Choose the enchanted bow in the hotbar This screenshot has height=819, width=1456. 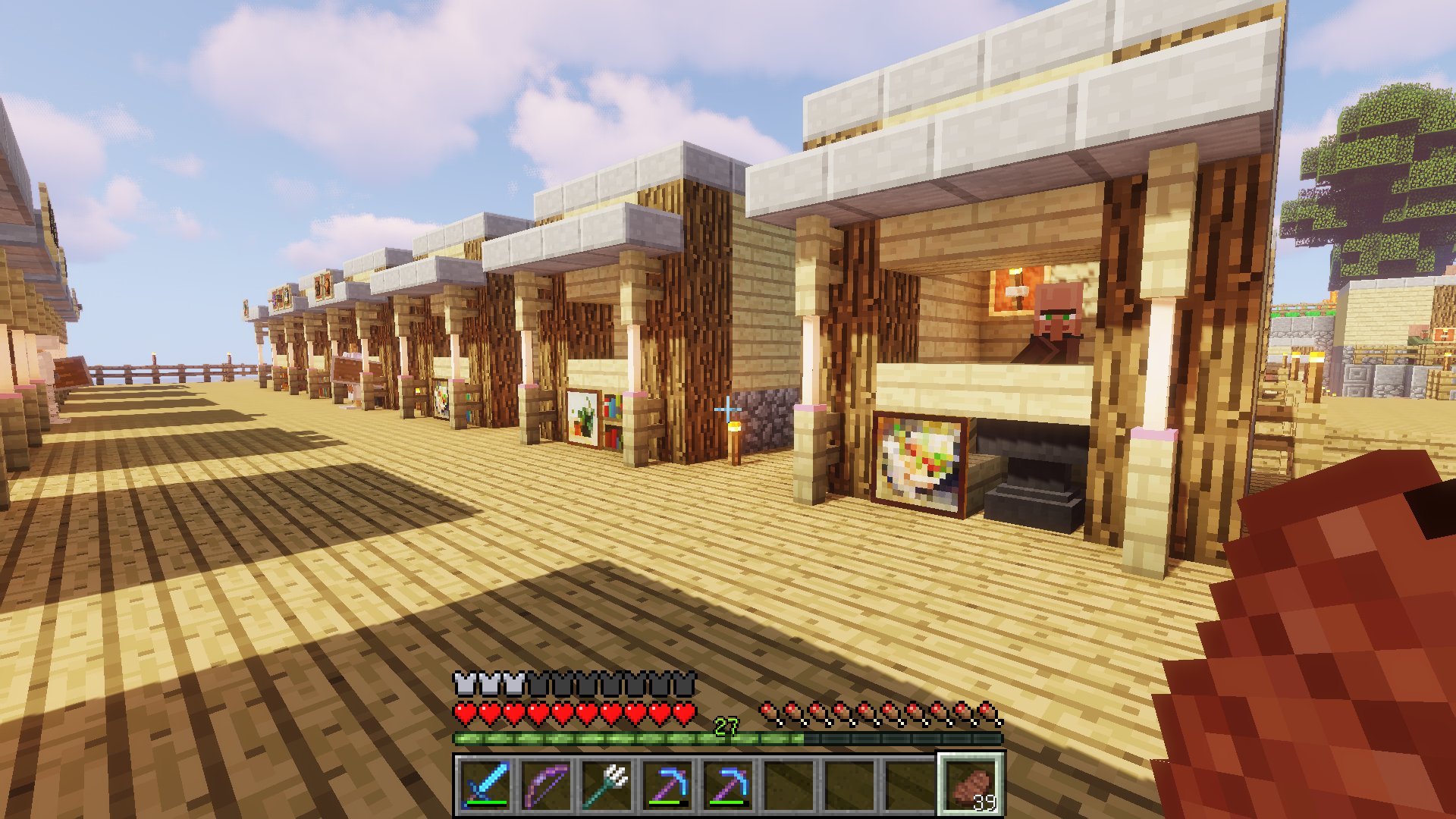point(546,784)
